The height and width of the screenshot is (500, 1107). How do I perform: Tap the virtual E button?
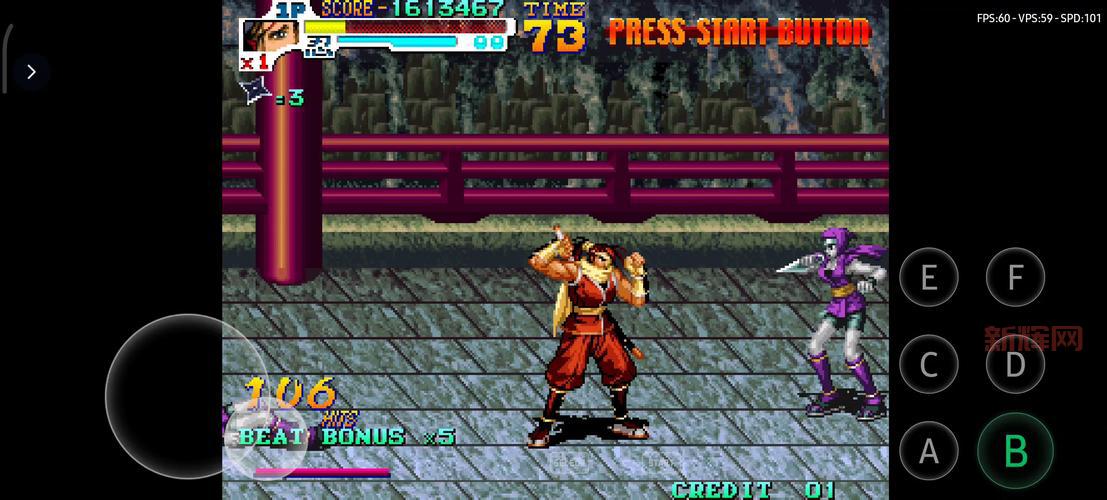click(x=929, y=277)
